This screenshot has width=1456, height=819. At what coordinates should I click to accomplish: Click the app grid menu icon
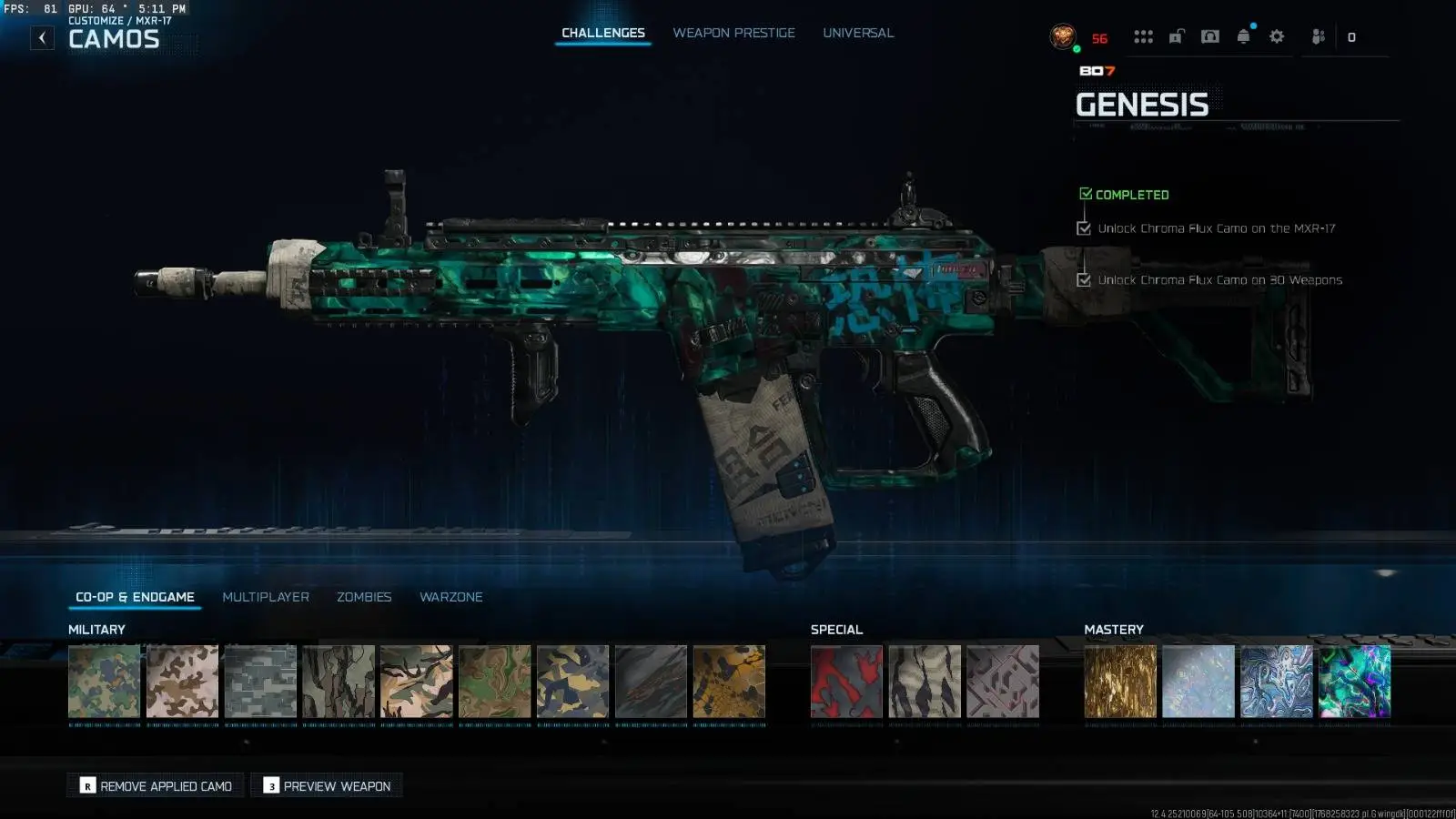pyautogui.click(x=1143, y=36)
